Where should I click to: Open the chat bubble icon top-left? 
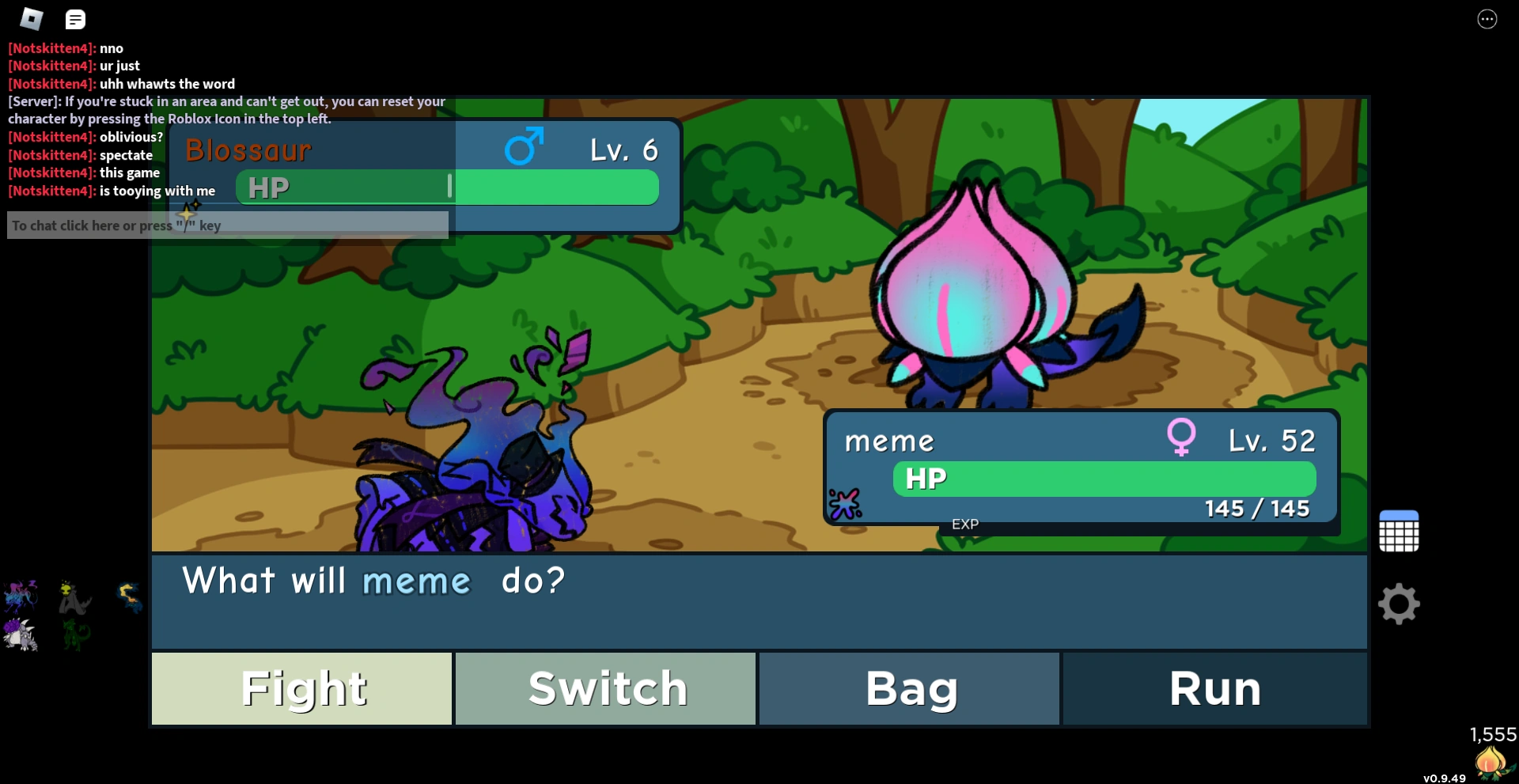pyautogui.click(x=75, y=19)
